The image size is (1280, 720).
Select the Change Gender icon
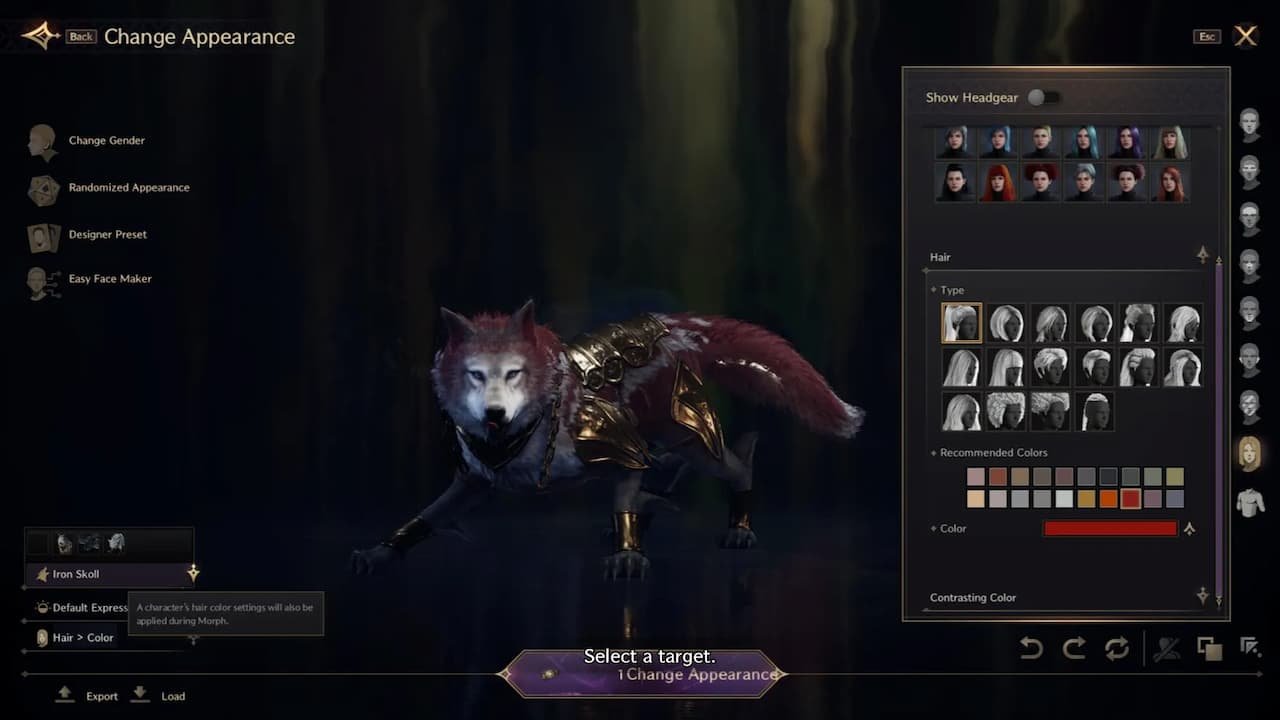[42, 140]
